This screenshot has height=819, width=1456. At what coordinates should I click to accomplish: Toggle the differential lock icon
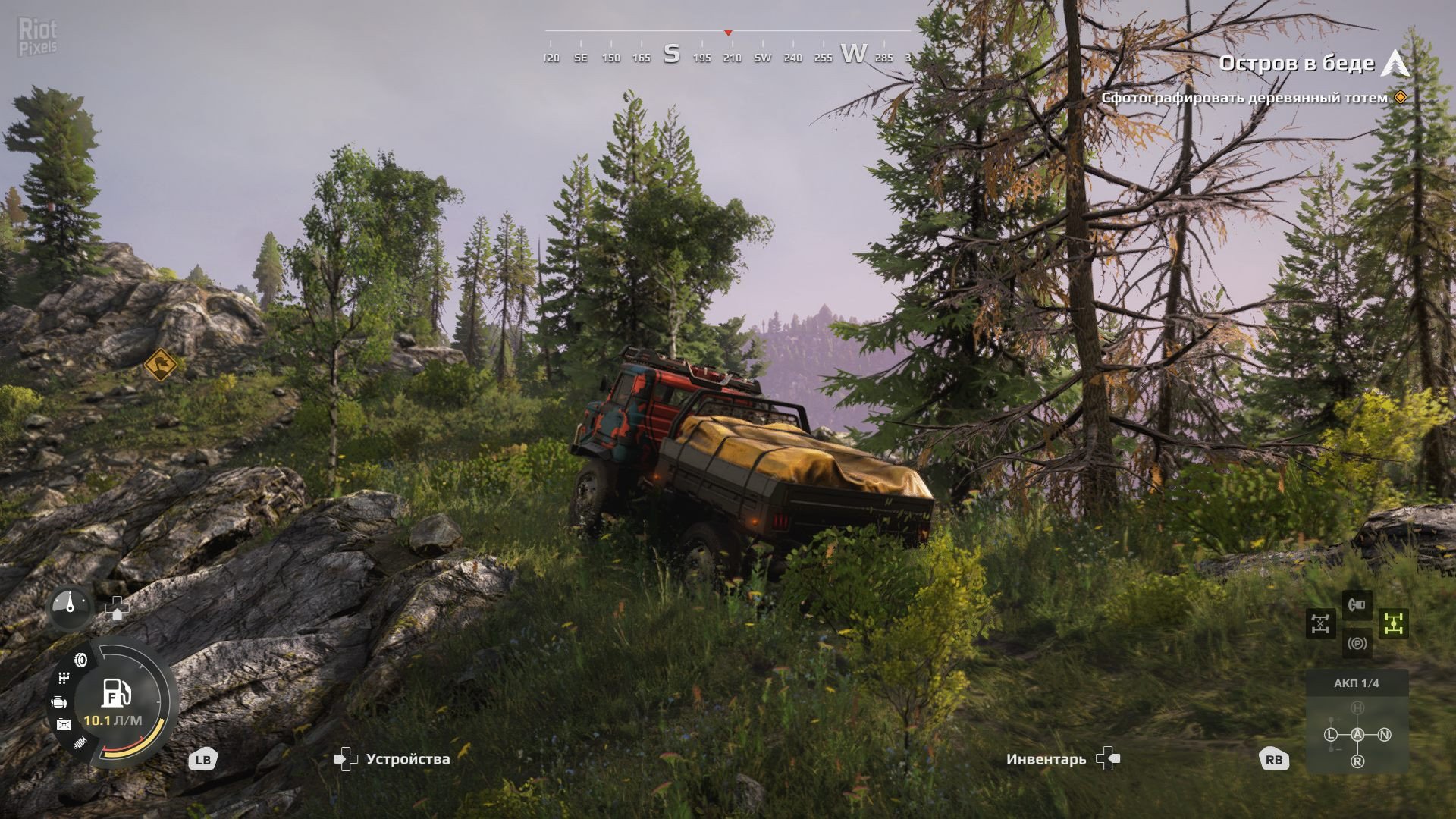coord(1320,624)
